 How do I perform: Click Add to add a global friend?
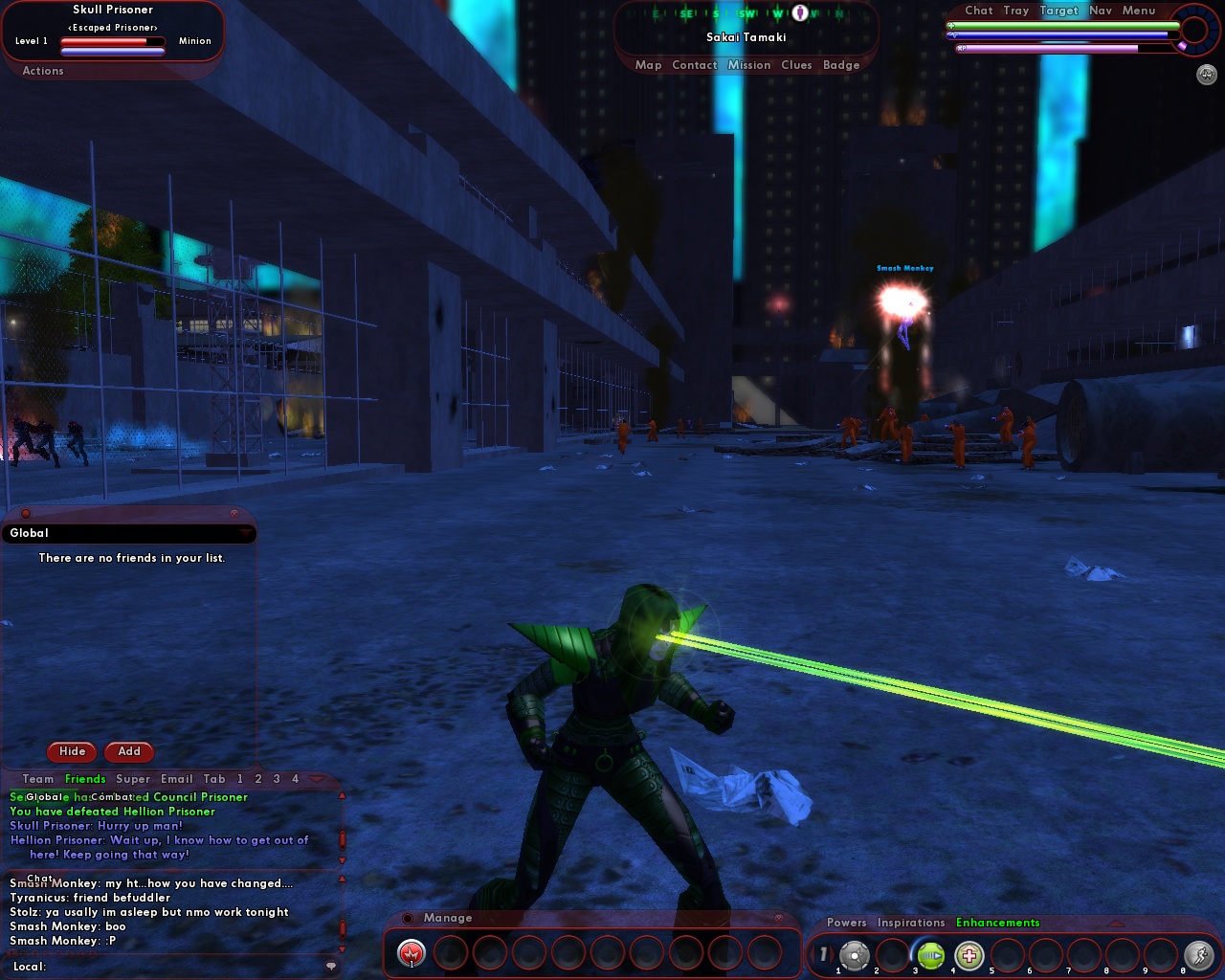(129, 752)
